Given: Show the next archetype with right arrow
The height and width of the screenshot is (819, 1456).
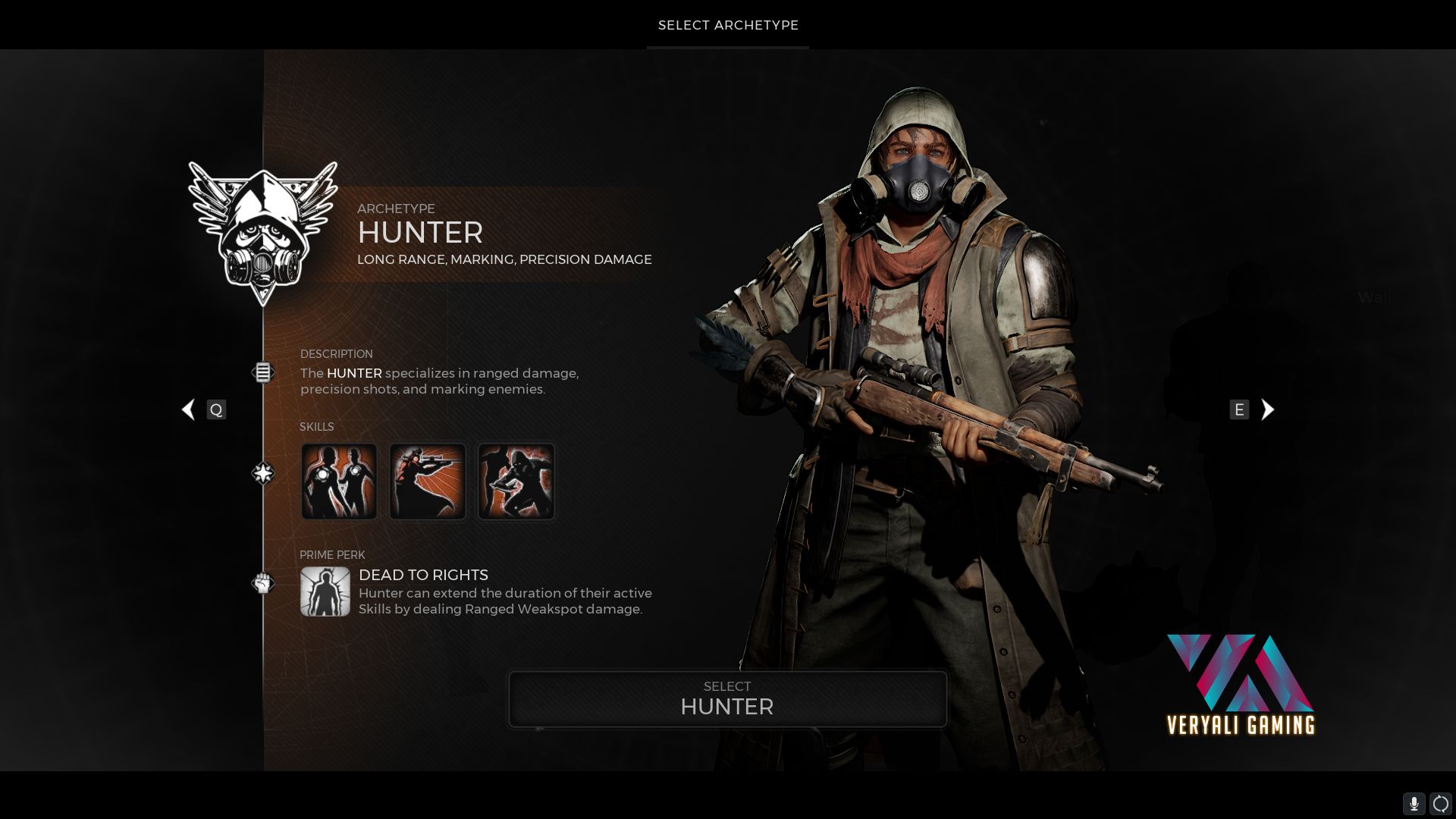Looking at the screenshot, I should (x=1267, y=409).
